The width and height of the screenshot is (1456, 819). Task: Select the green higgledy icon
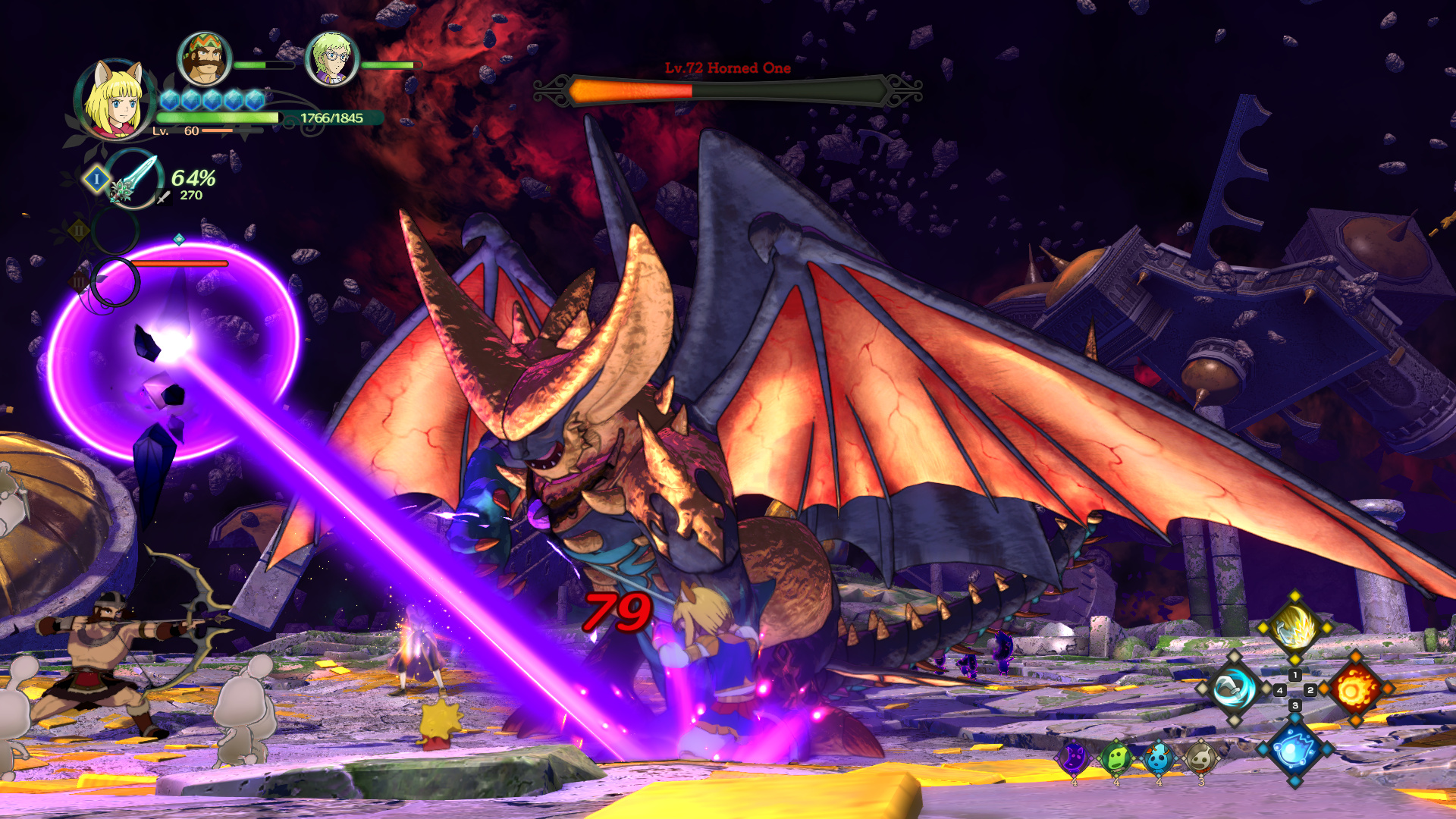[x=1116, y=758]
